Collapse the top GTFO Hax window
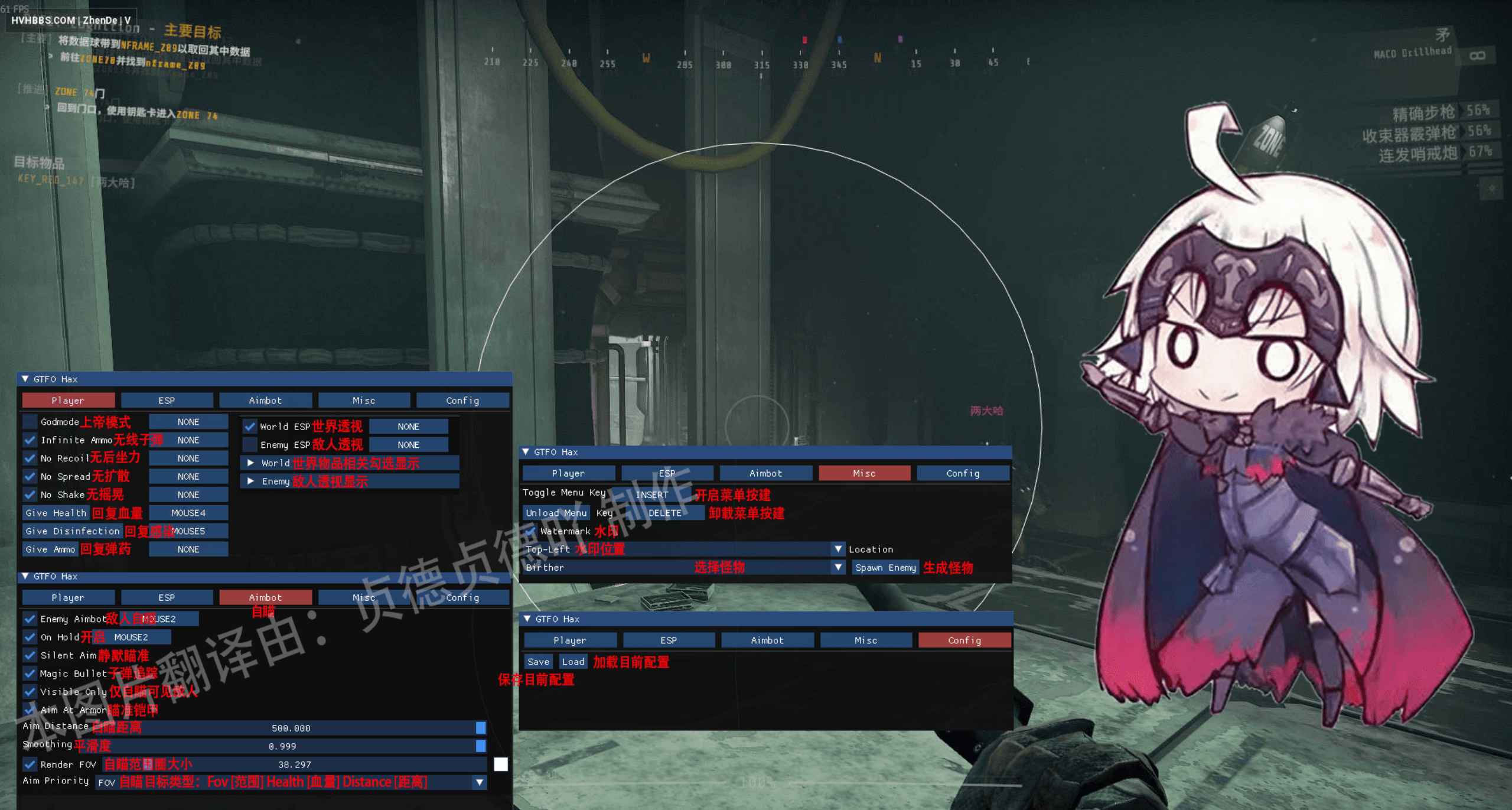The width and height of the screenshot is (1512, 810). [x=24, y=379]
